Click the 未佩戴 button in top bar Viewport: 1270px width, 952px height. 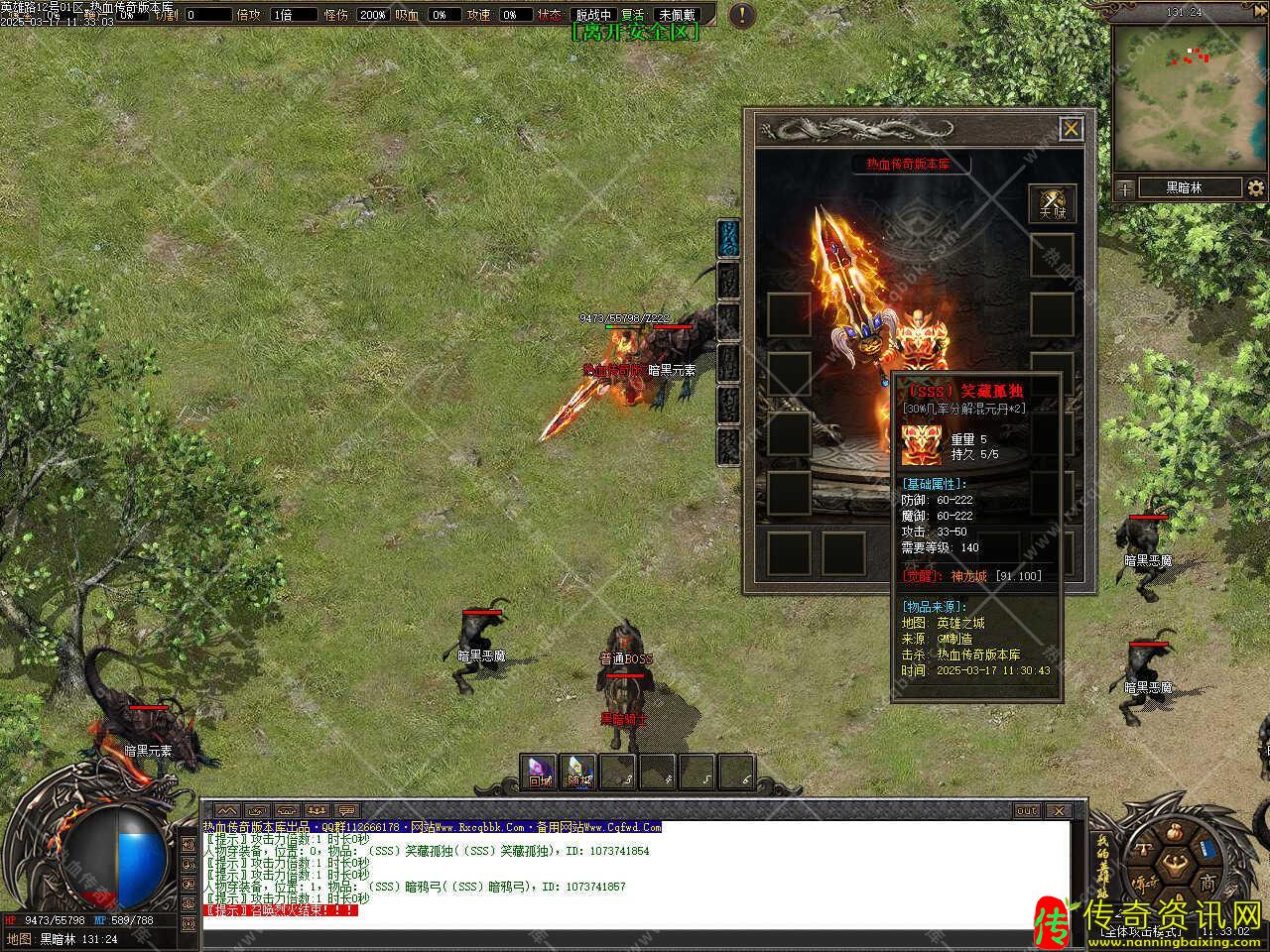pyautogui.click(x=678, y=15)
